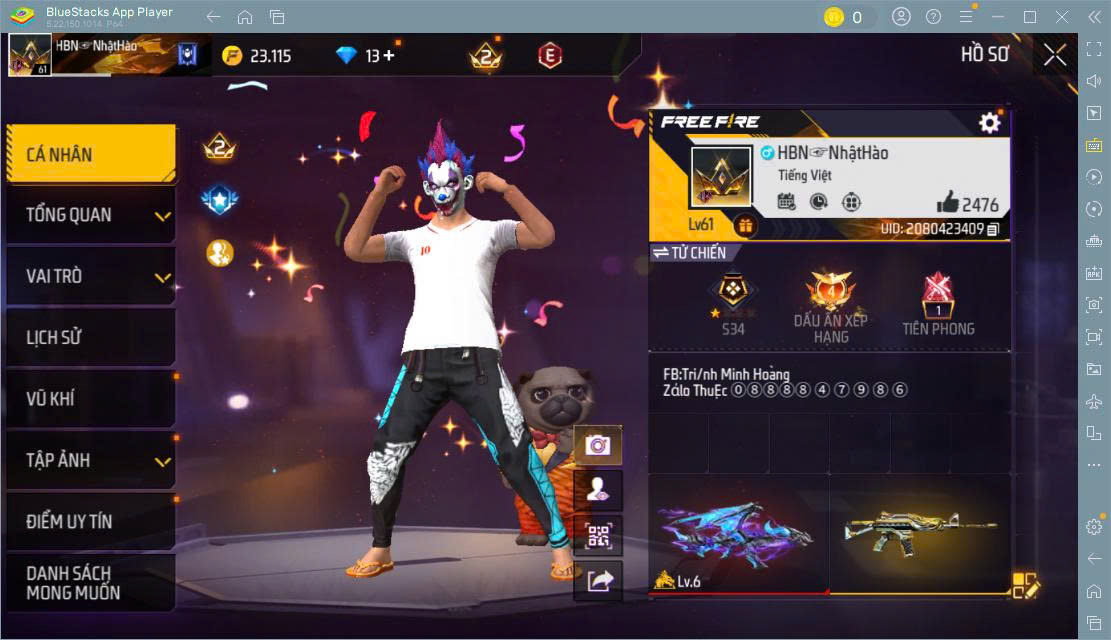The width and height of the screenshot is (1111, 640).
Task: Copy the UID number
Action: (x=993, y=229)
